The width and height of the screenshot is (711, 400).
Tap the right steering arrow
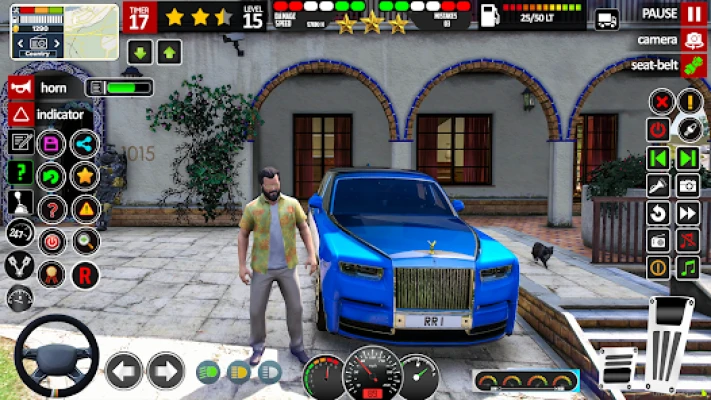coord(166,370)
